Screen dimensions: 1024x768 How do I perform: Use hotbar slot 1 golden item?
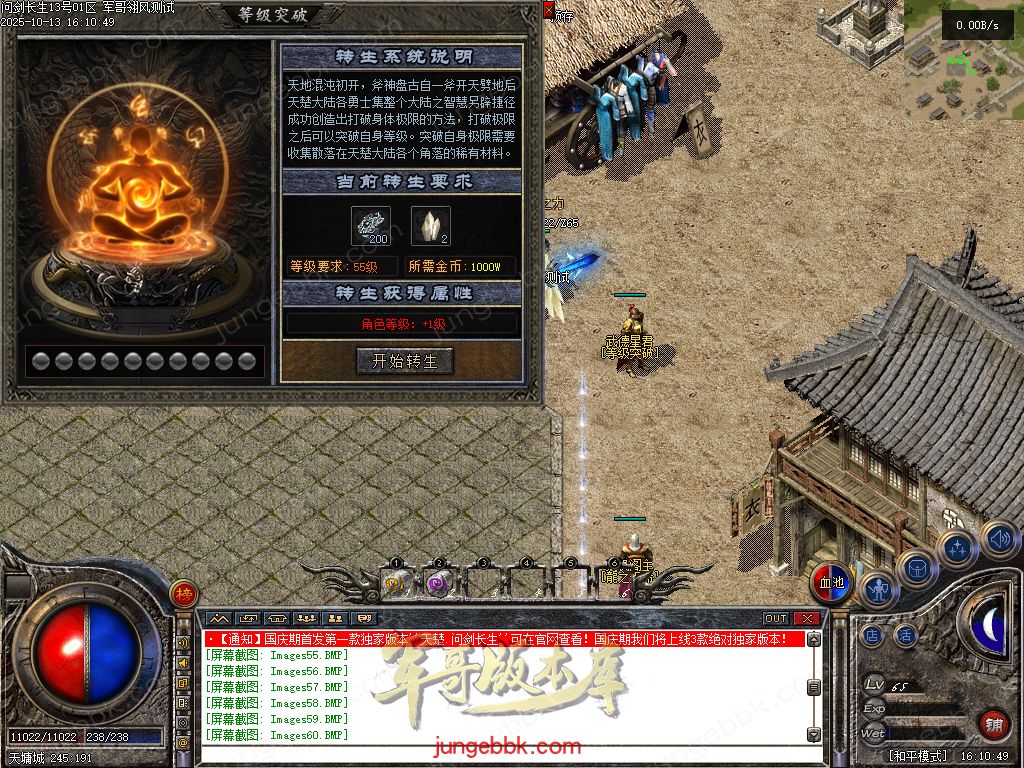396,582
